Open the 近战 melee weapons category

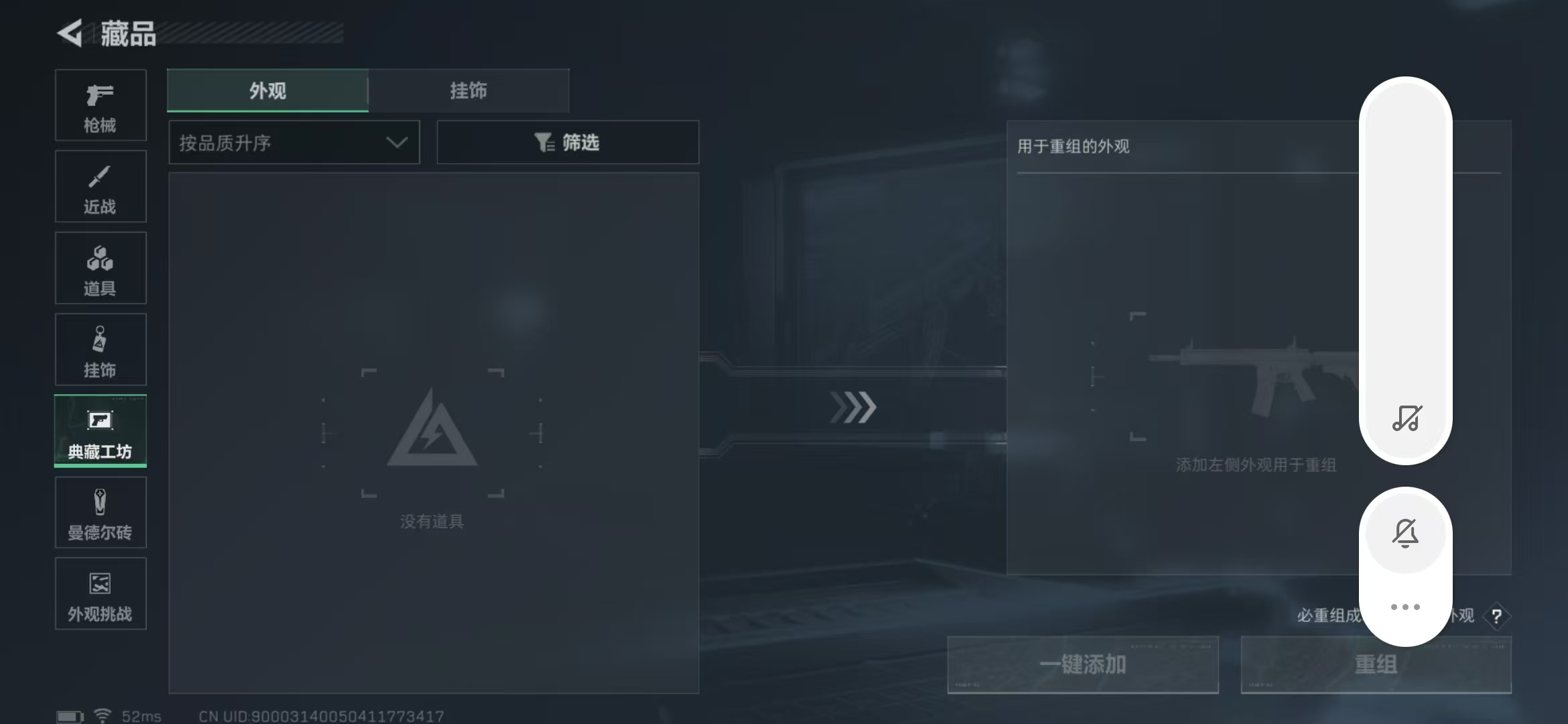point(100,186)
